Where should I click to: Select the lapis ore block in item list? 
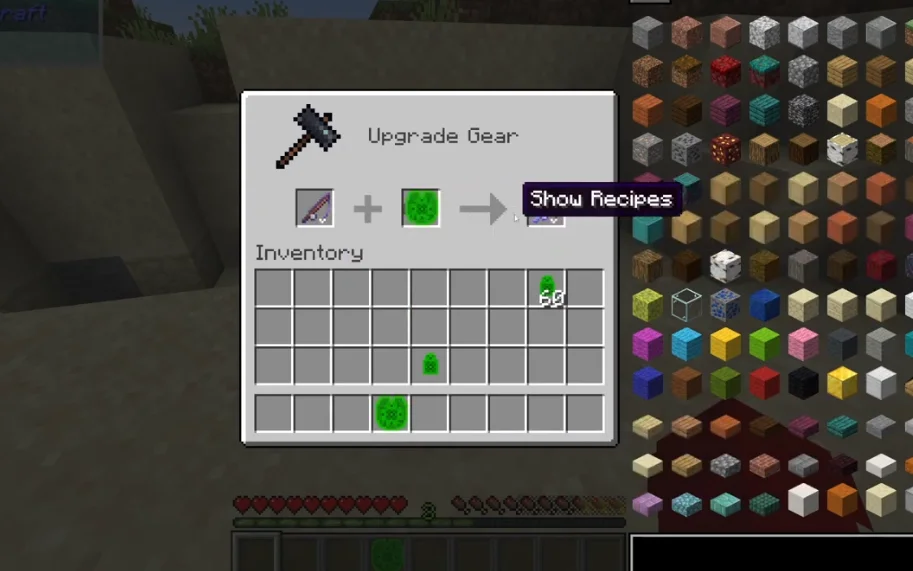coord(725,305)
